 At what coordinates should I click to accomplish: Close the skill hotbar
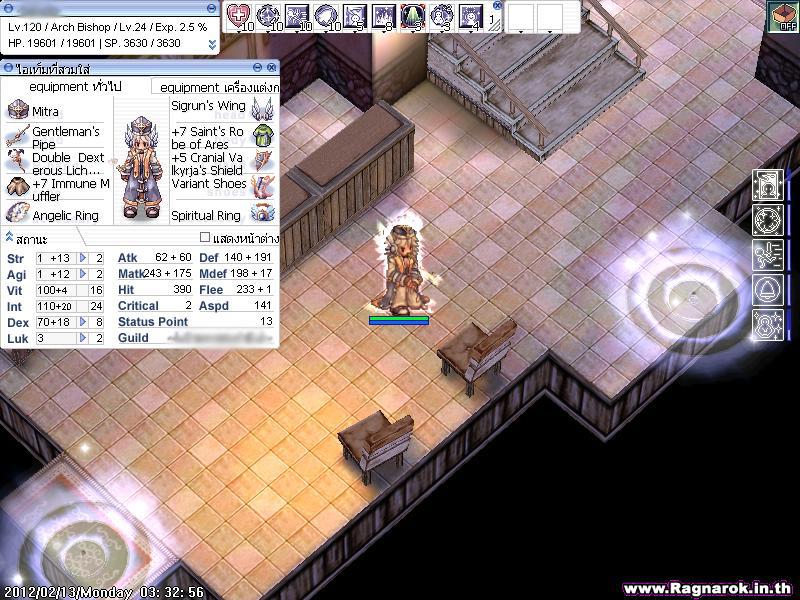coord(498,5)
